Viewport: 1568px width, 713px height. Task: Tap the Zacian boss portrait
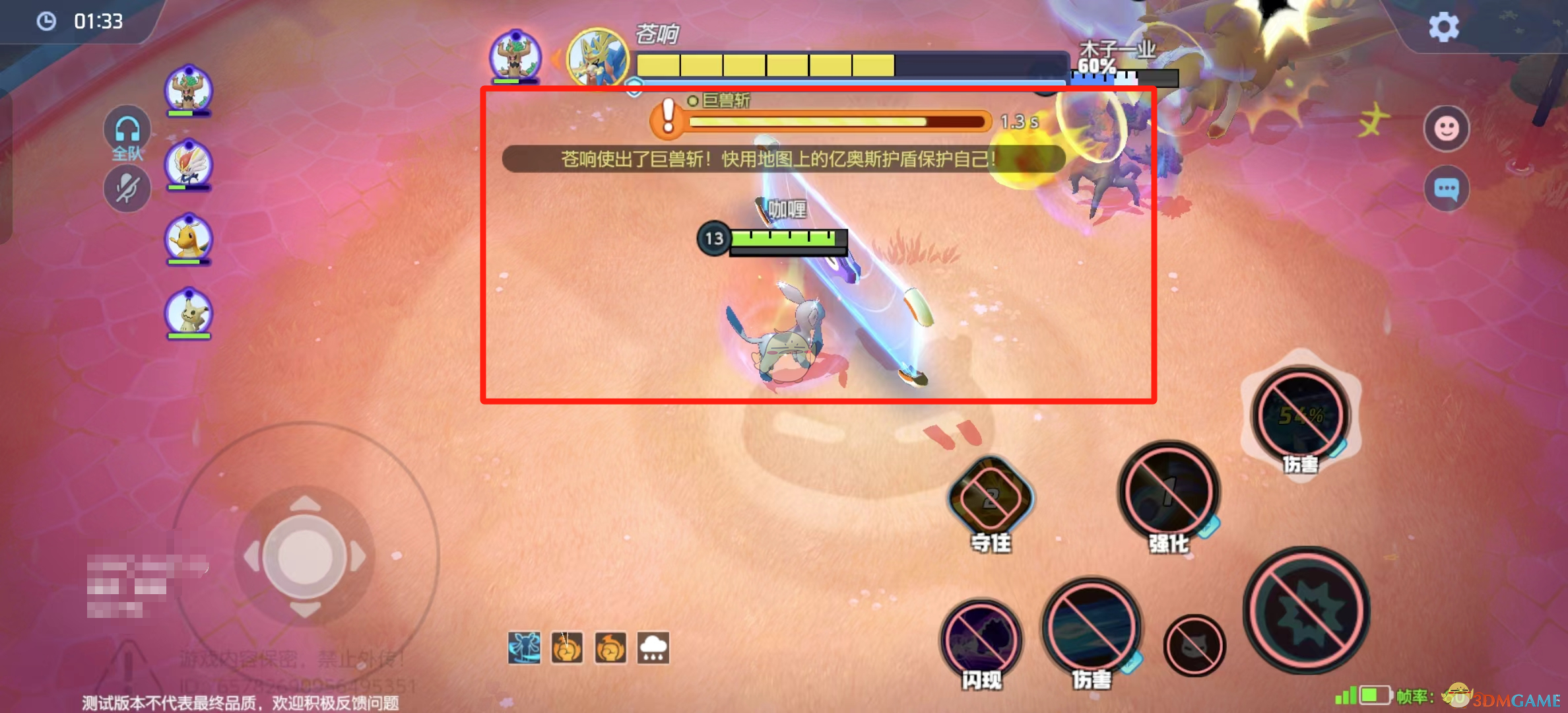pos(598,58)
